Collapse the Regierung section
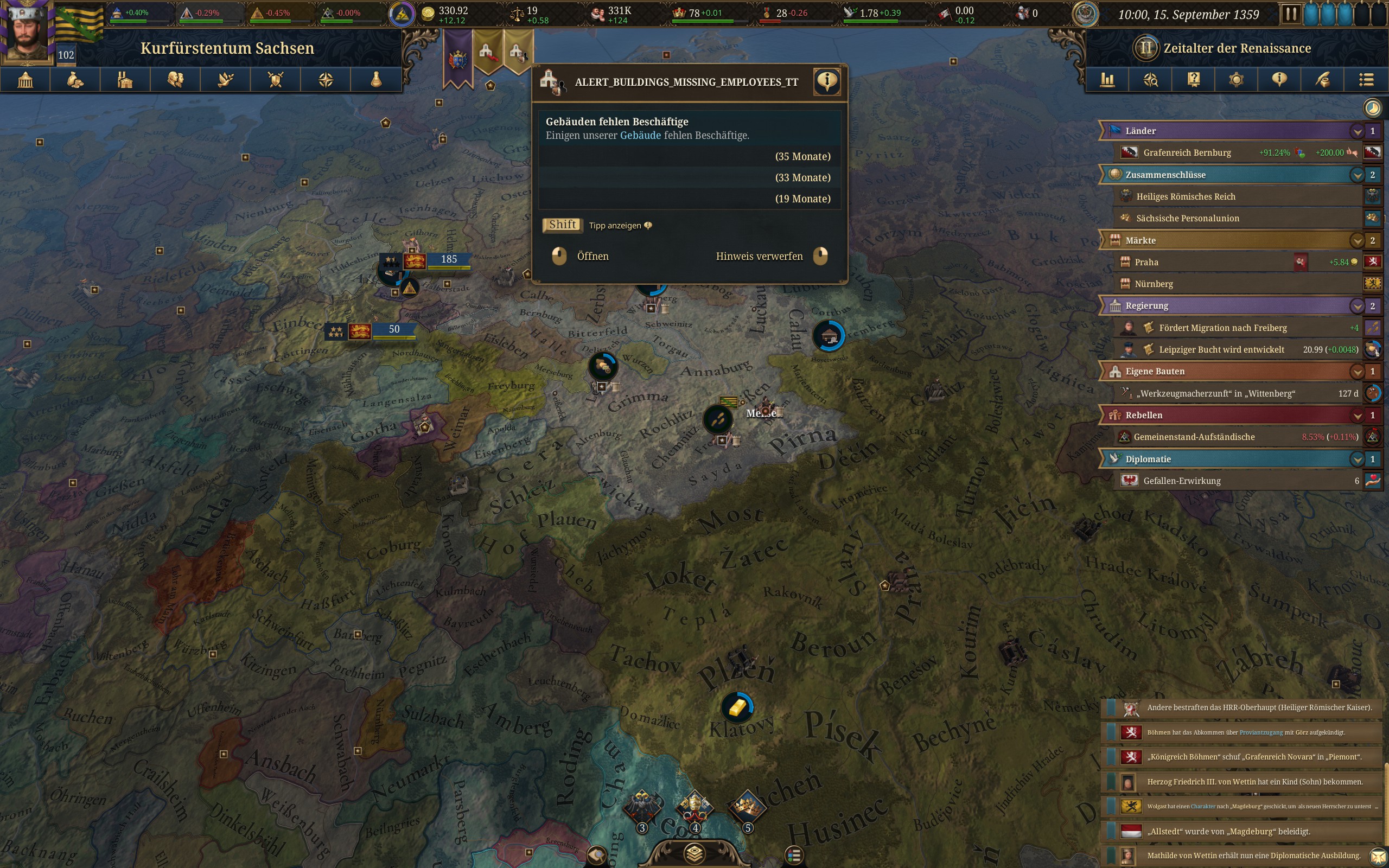The width and height of the screenshot is (1389, 868). [x=1358, y=305]
